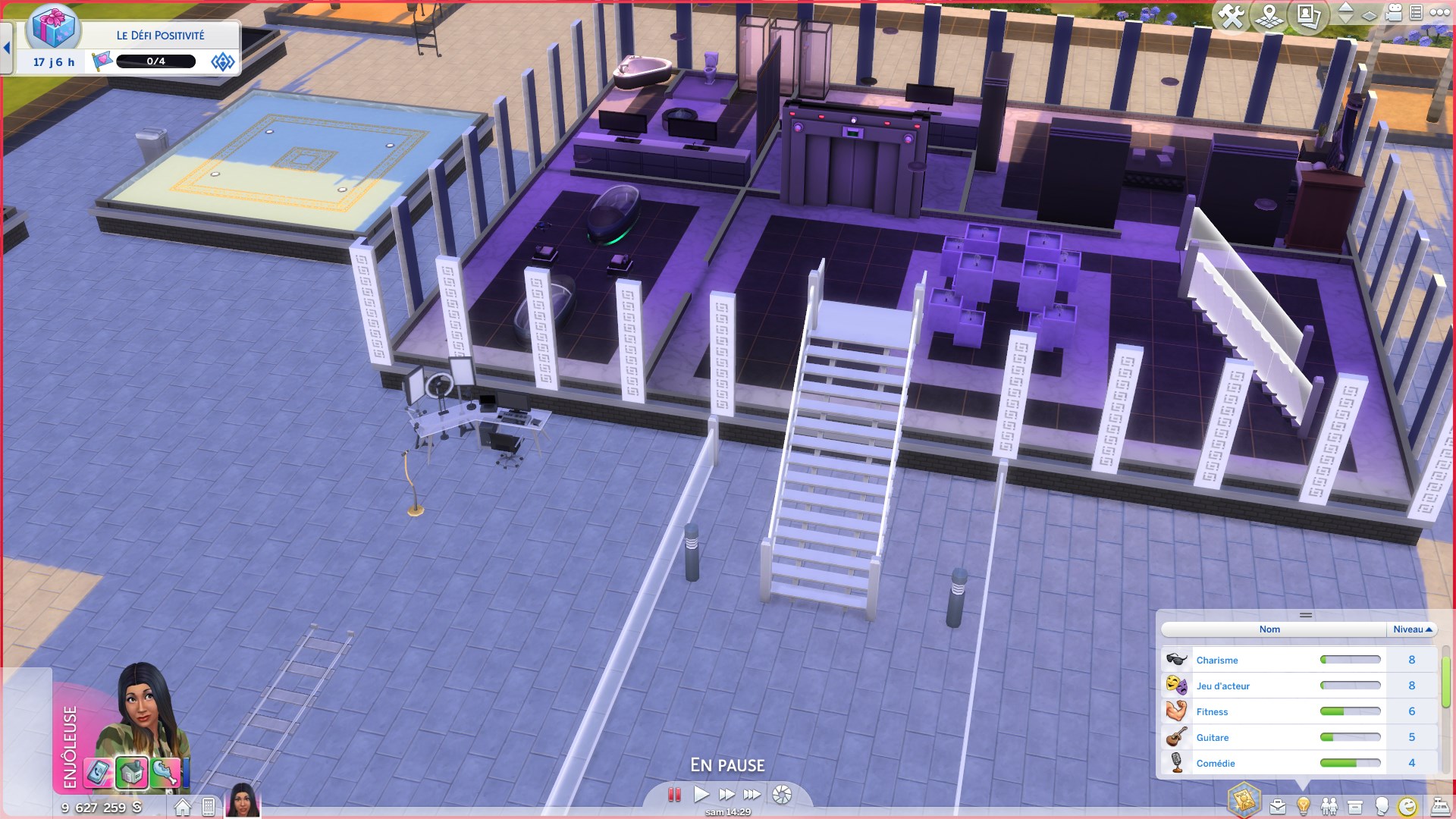Open the Inventory box icon

(x=1355, y=805)
